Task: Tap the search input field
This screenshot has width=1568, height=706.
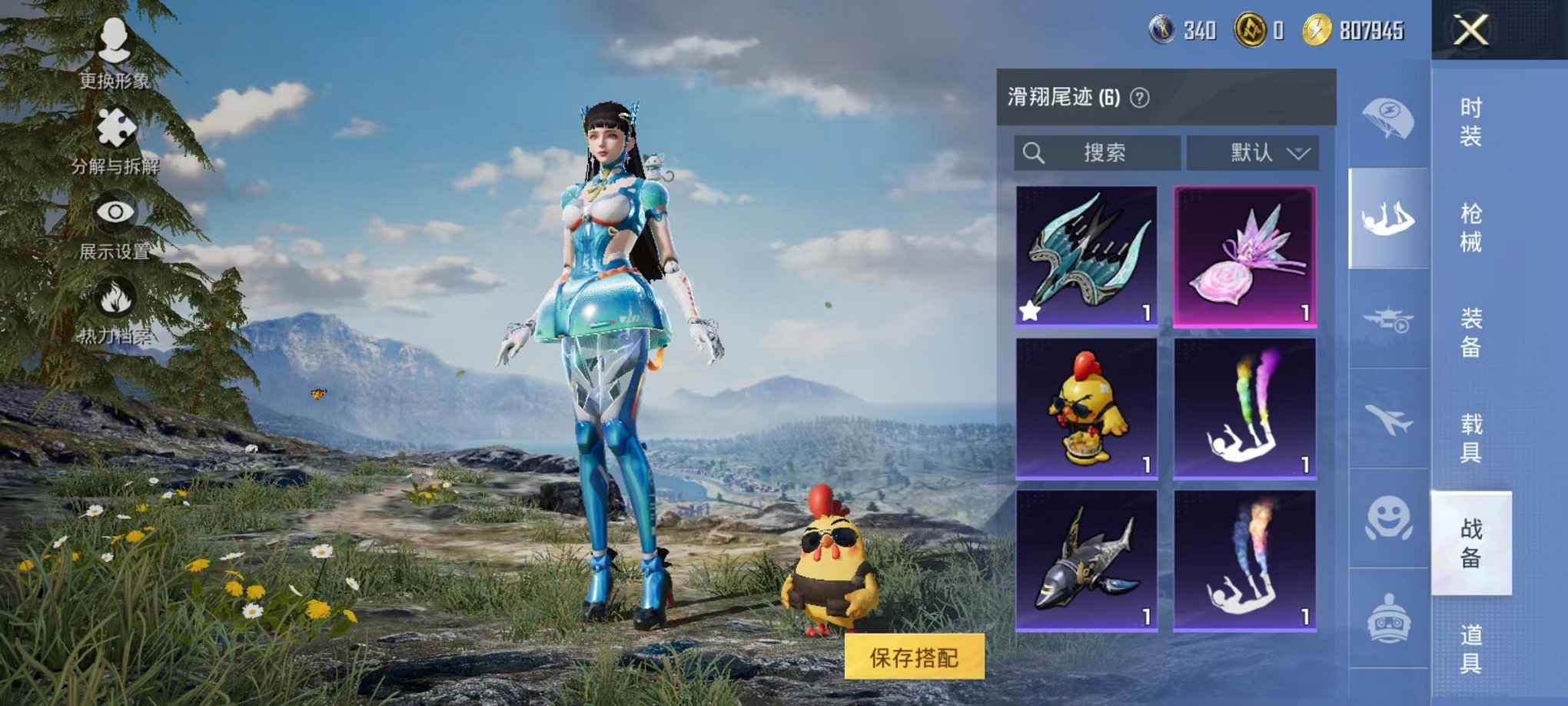Action: [1107, 152]
